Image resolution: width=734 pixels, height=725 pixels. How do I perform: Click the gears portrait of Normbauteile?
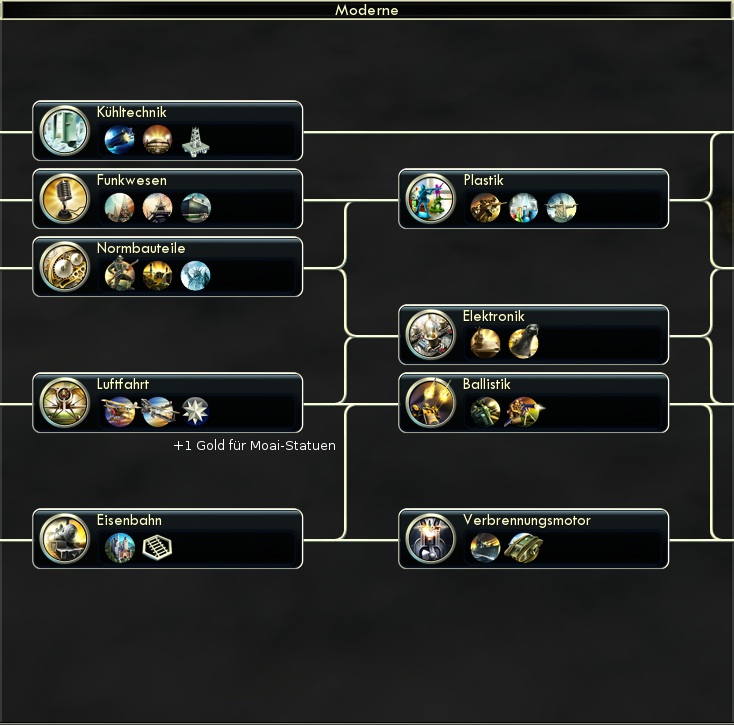[64, 267]
